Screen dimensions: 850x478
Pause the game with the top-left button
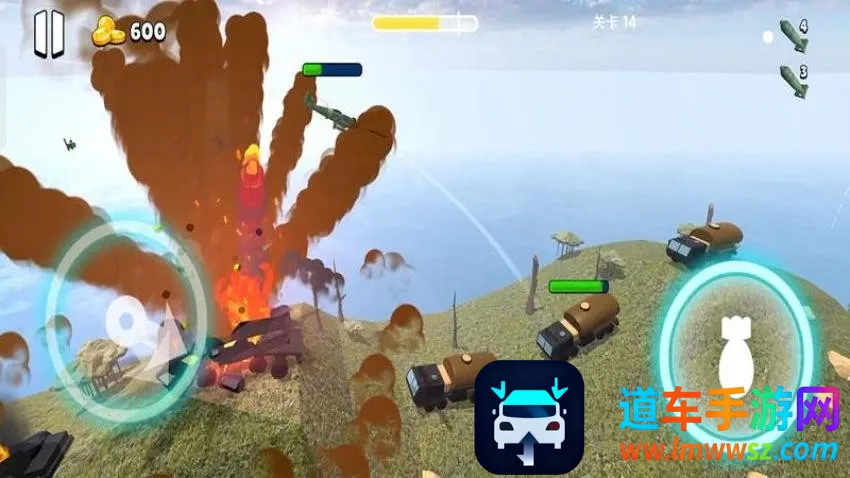pos(48,34)
